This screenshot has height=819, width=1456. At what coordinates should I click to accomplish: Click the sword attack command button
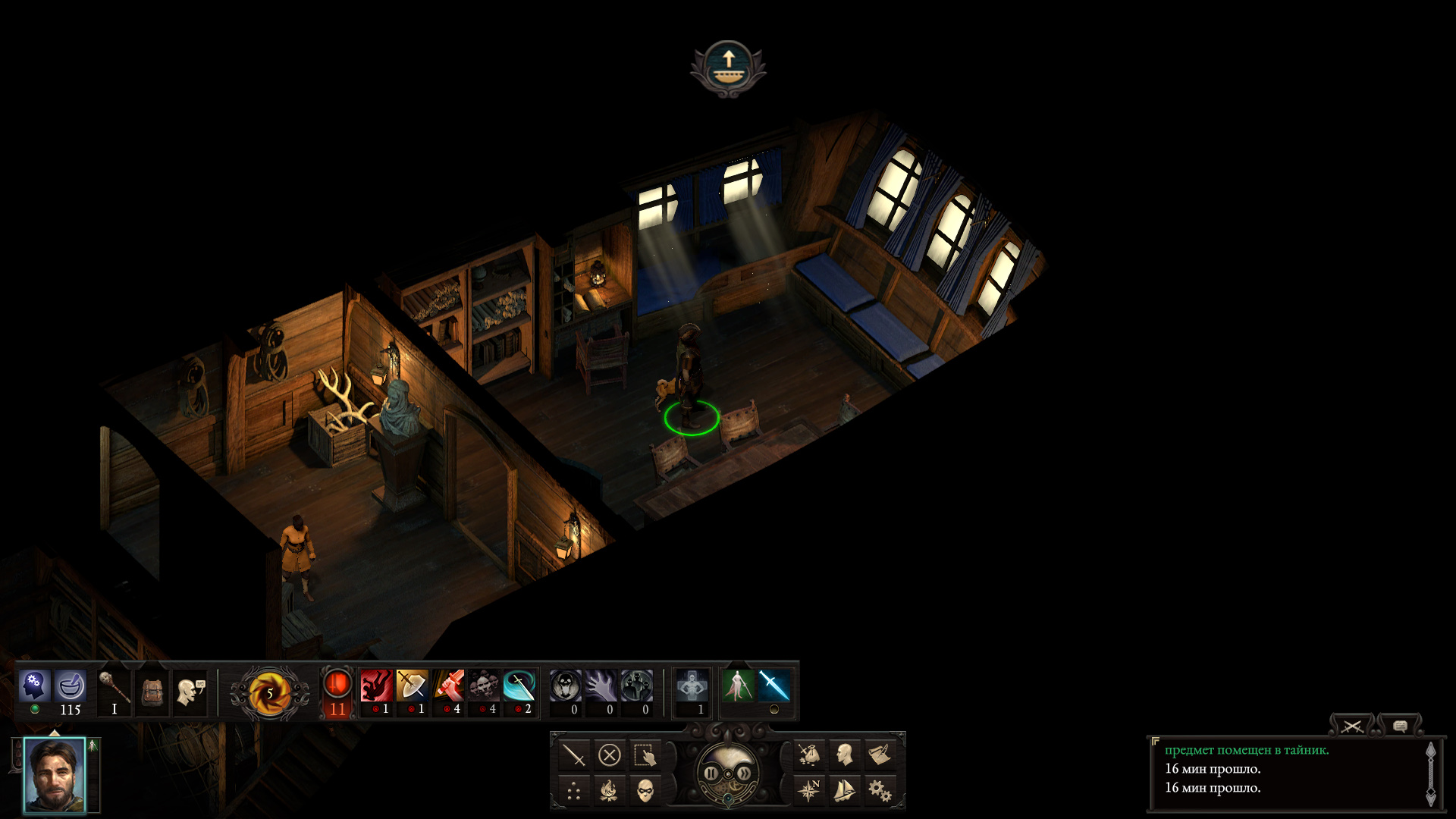pos(574,755)
